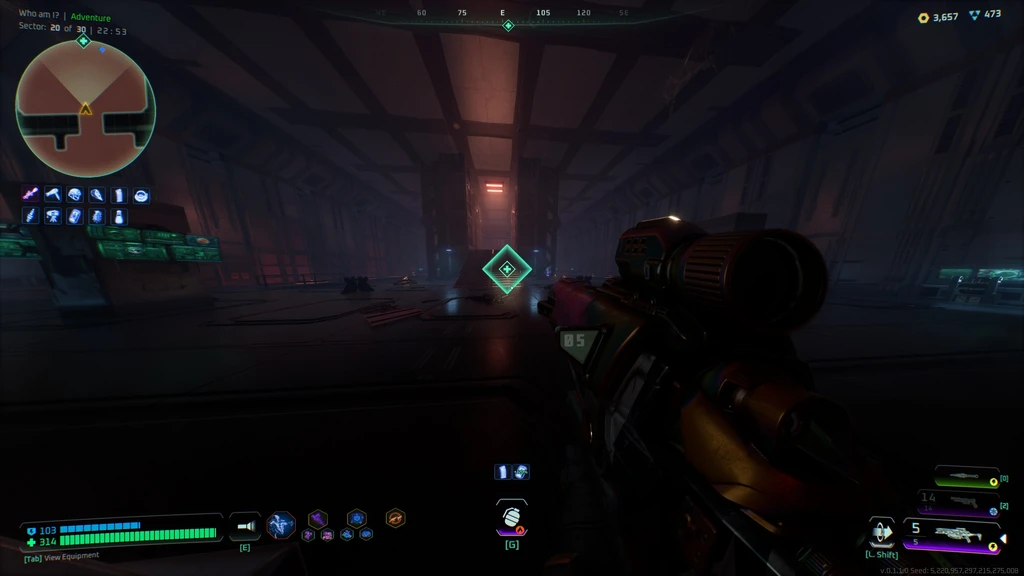Activate the blue character ability octagon

(281, 524)
